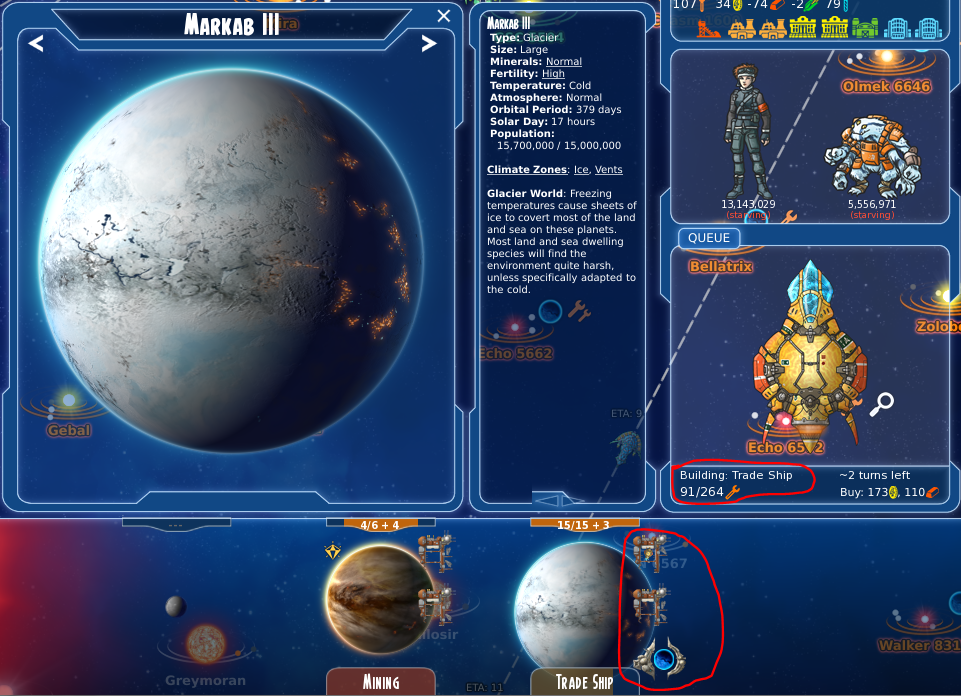Click the orange mining rig building icon
This screenshot has height=696, width=961.
pos(708,29)
